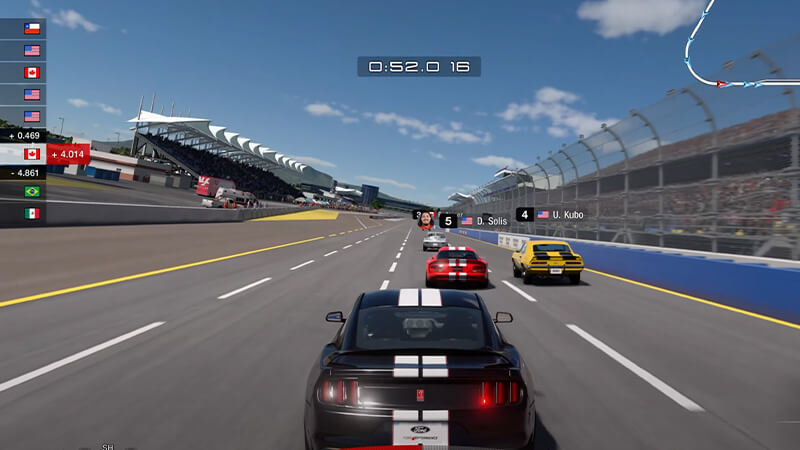Click the track minimap outline
Viewport: 800px width, 450px height.
coord(742,50)
